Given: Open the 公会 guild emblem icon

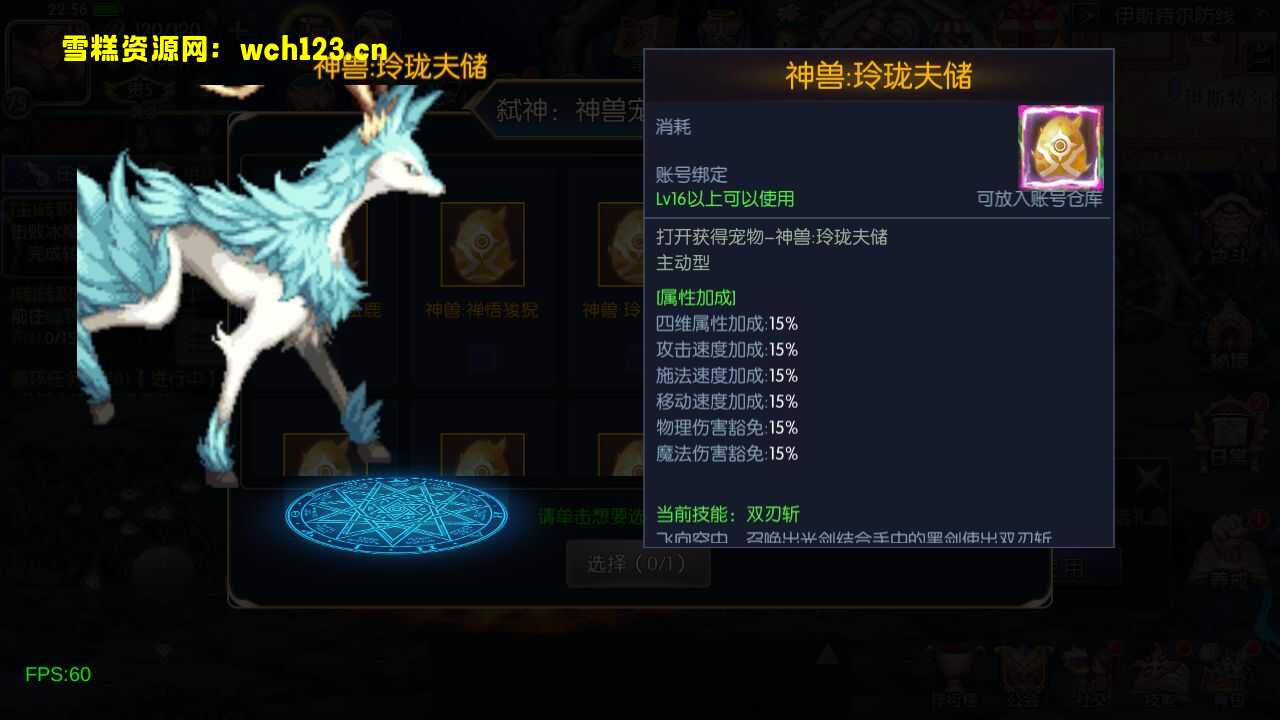Looking at the screenshot, I should (1025, 668).
